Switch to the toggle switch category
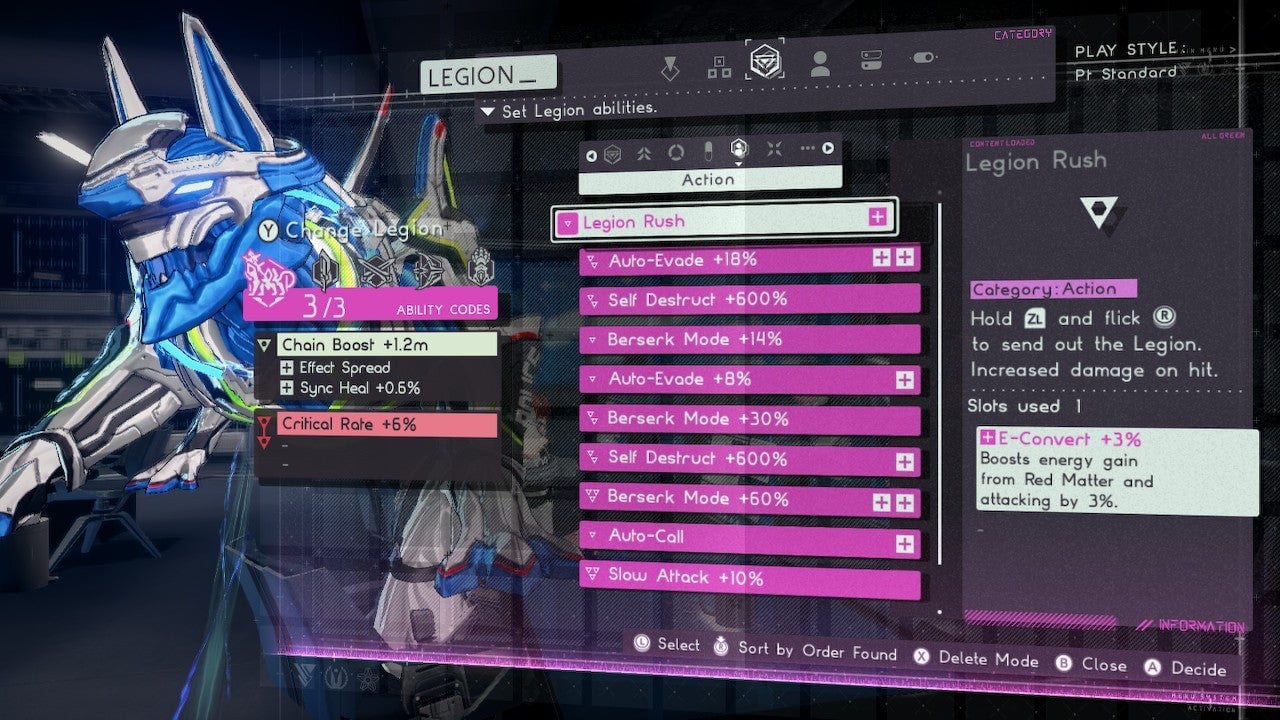 923,58
